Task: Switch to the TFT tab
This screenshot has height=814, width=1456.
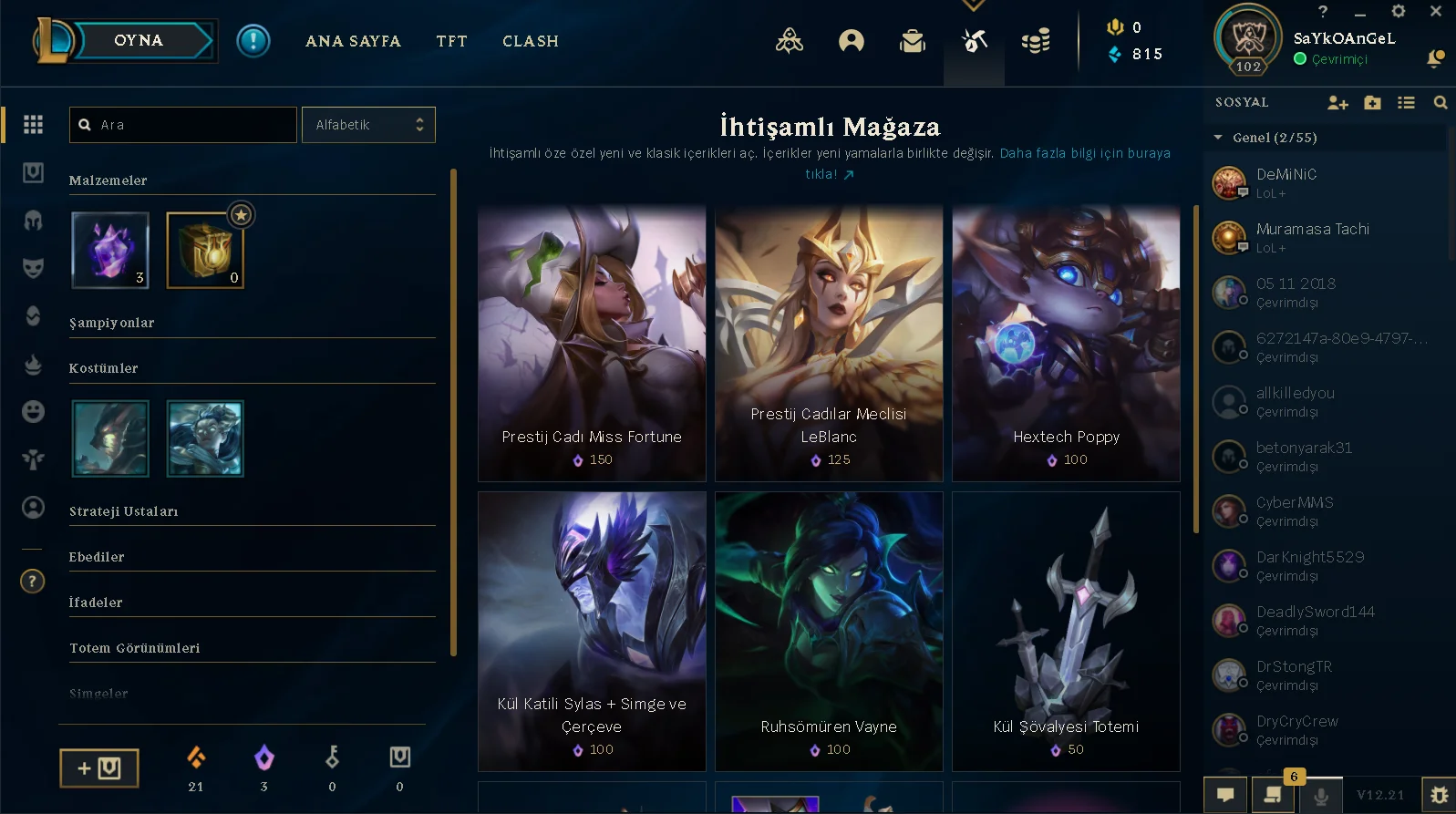Action: click(x=451, y=41)
